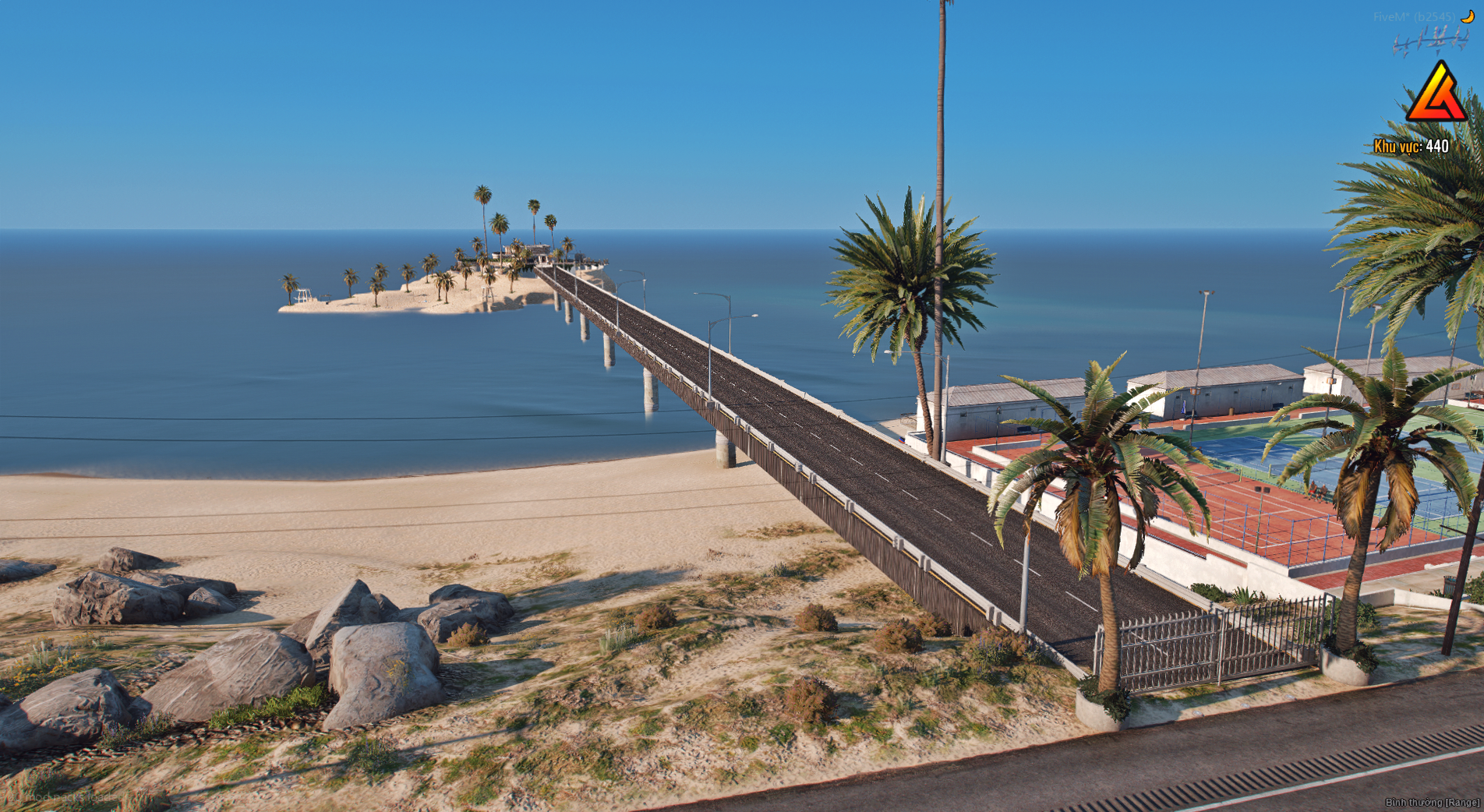This screenshot has height=812, width=1484.
Task: Click the orange triangle server logo
Action: coord(1436,94)
